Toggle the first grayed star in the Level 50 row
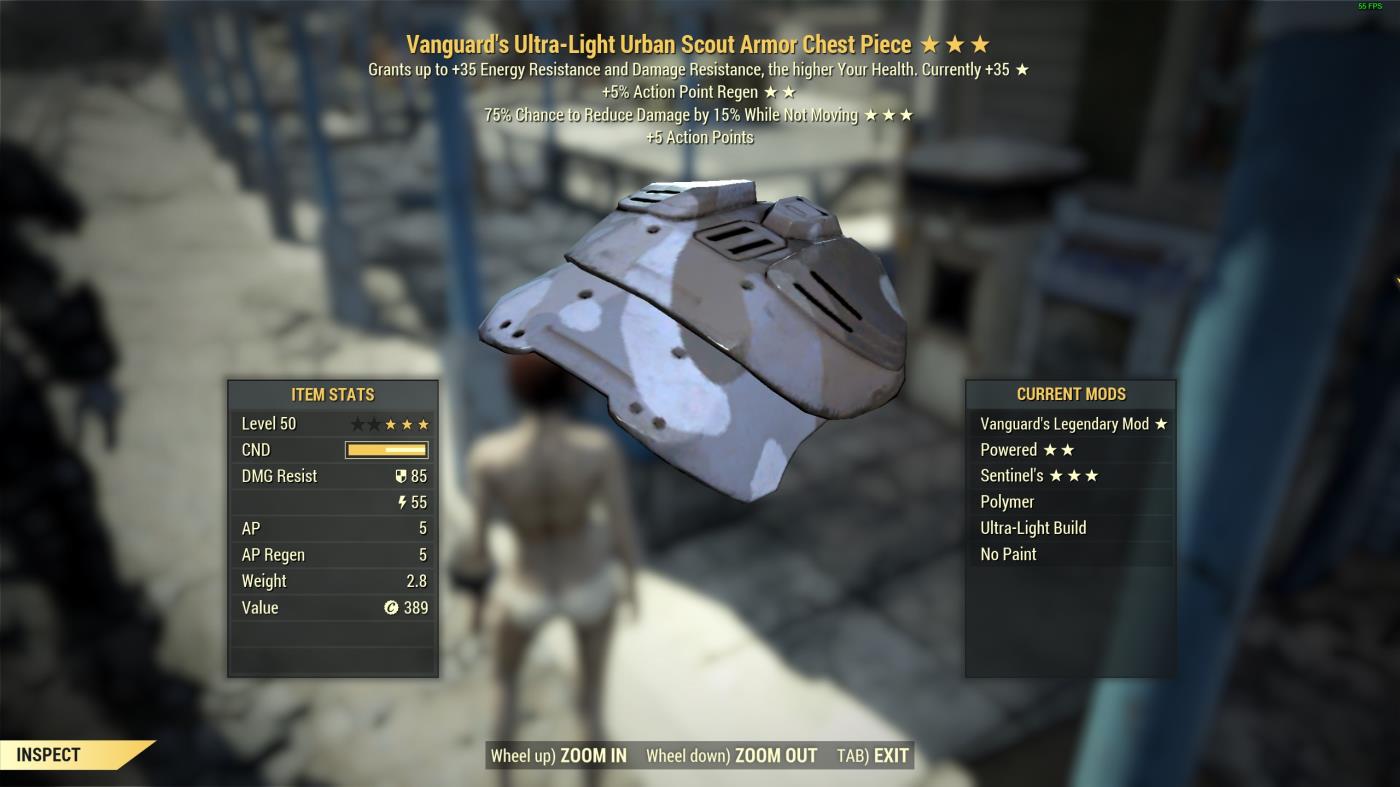The width and height of the screenshot is (1400, 787). [356, 423]
